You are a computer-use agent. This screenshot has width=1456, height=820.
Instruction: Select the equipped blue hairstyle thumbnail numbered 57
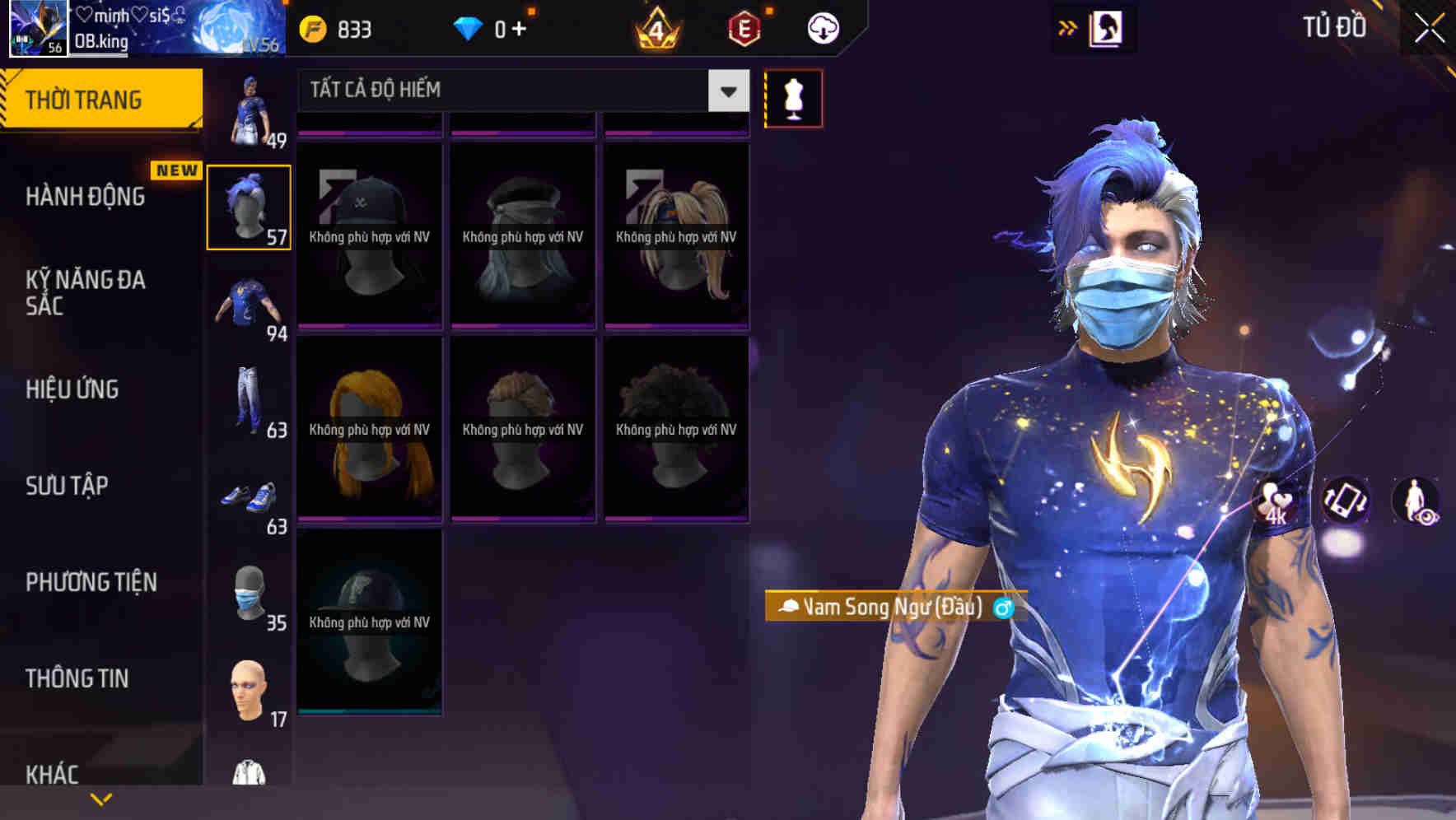point(249,207)
